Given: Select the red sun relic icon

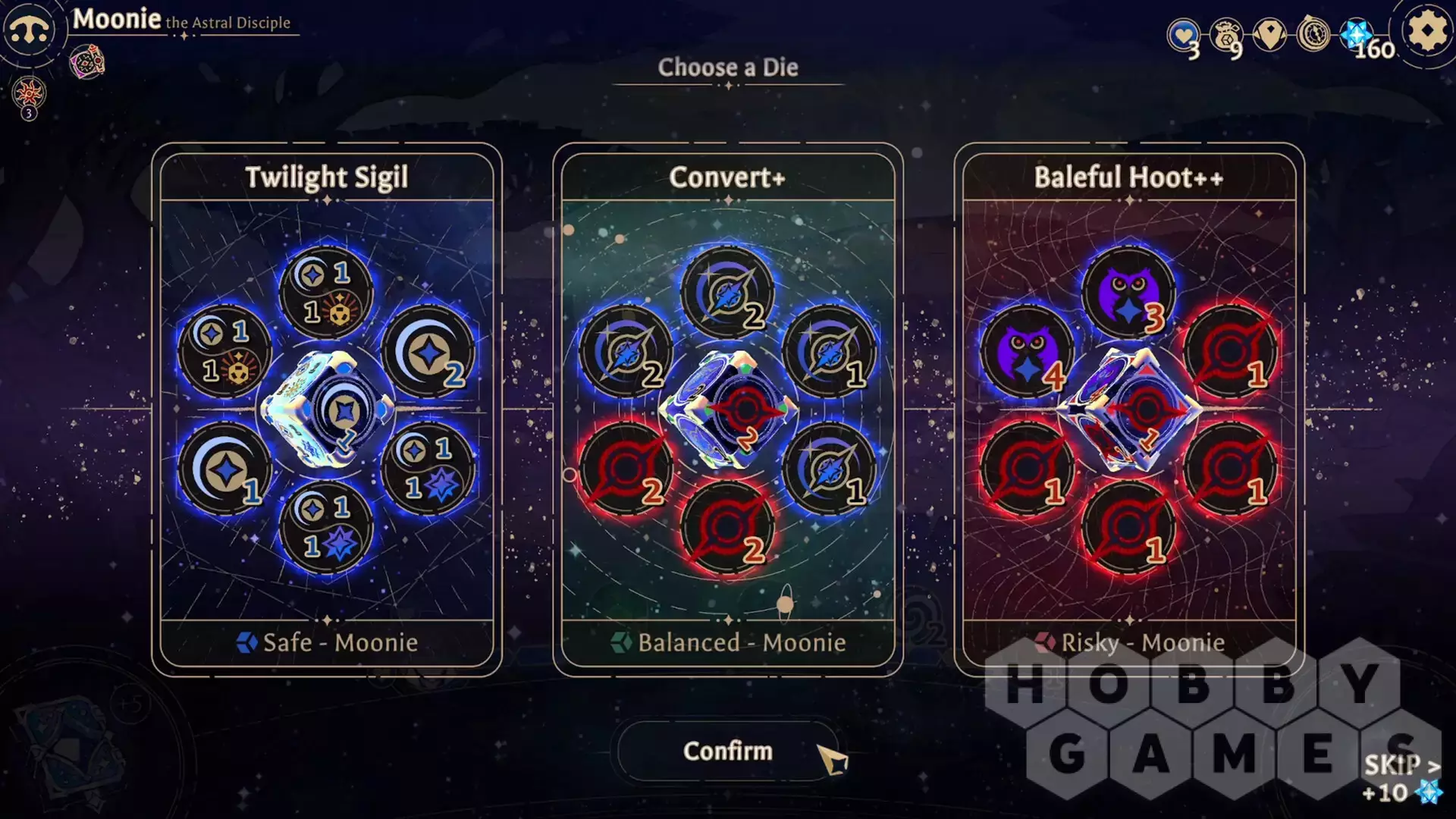Looking at the screenshot, I should pos(29,94).
